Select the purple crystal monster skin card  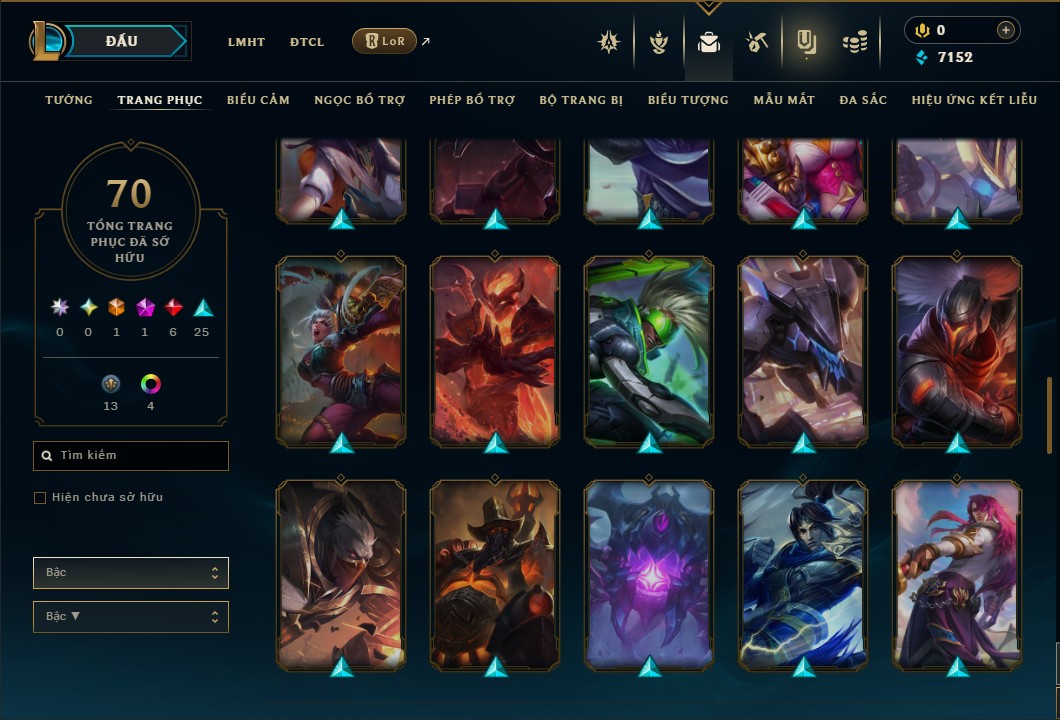649,573
